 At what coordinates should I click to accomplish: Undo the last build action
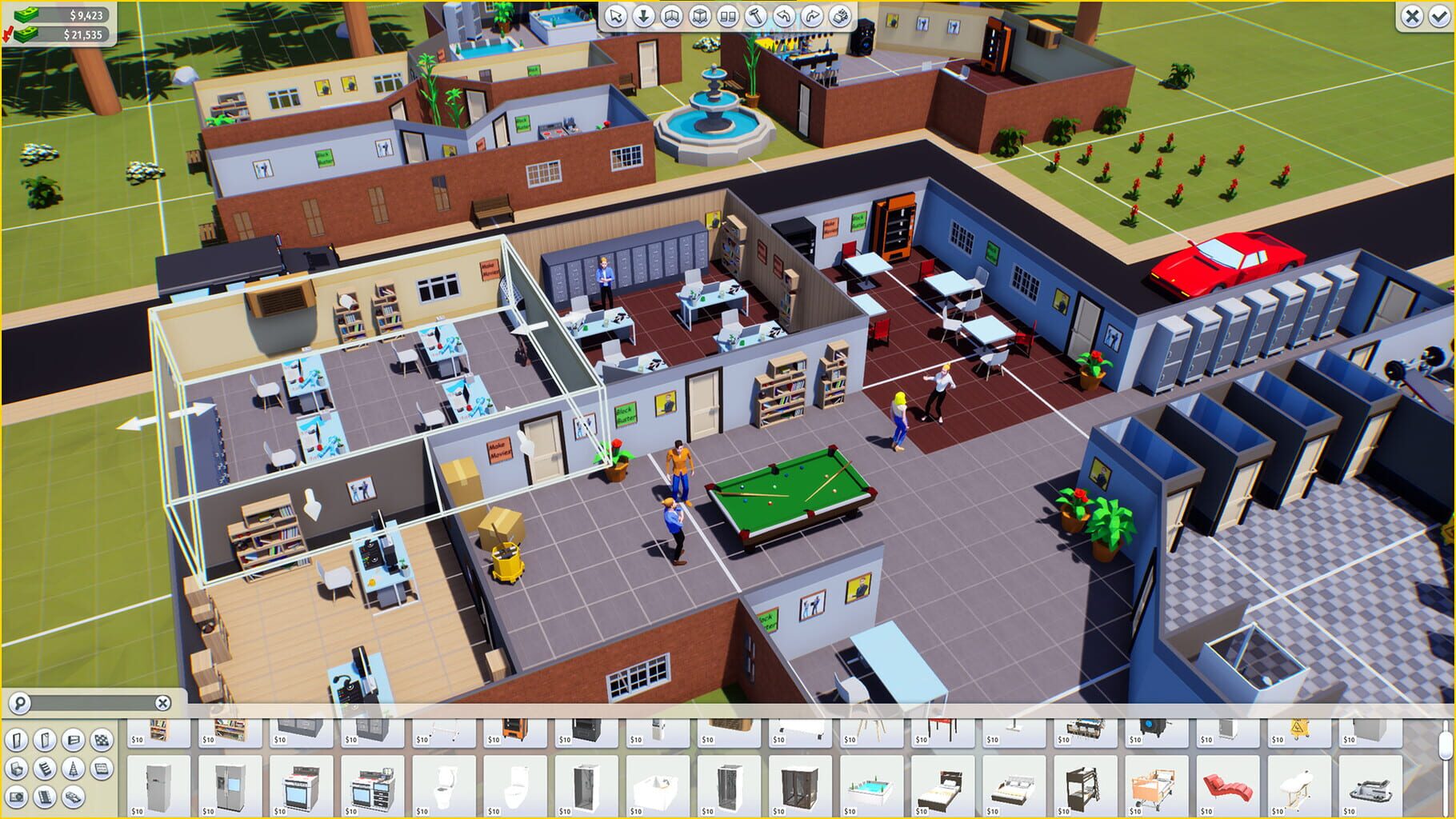pyautogui.click(x=782, y=16)
